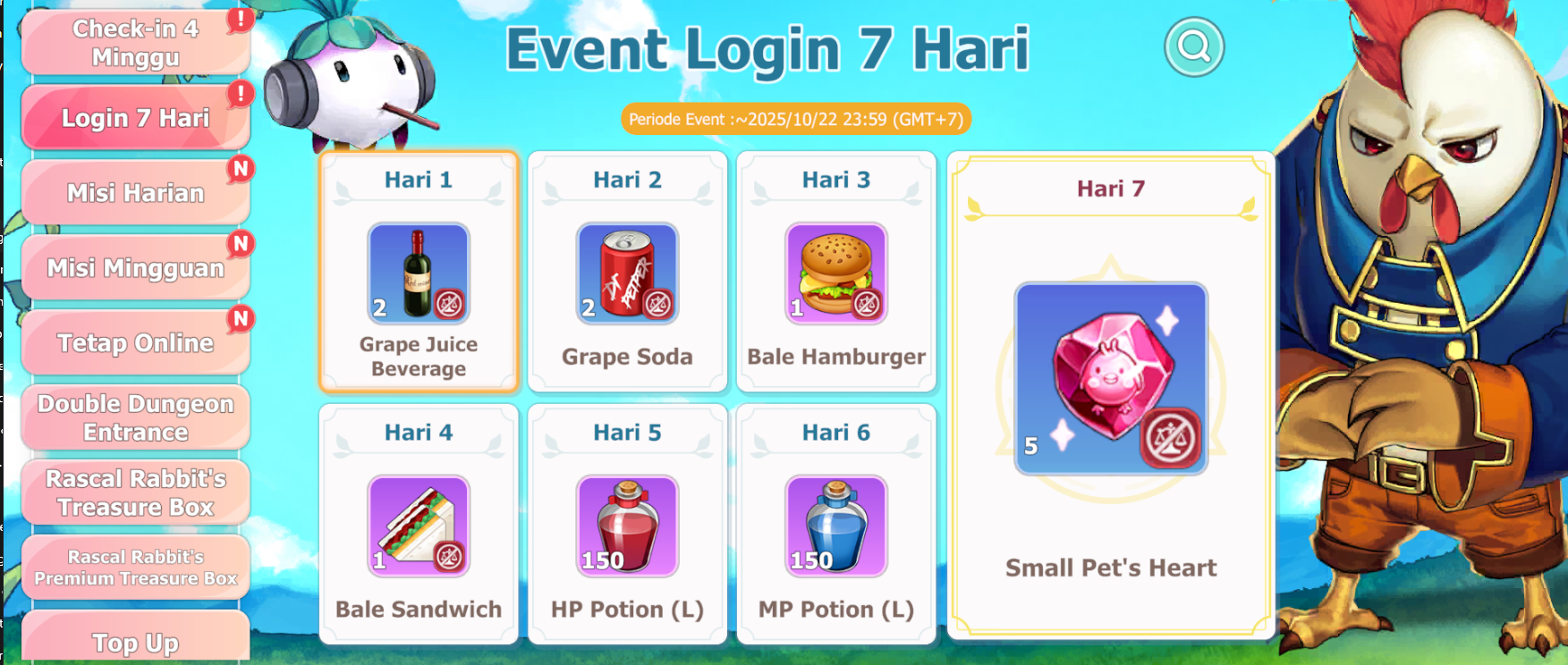The image size is (1568, 665).
Task: Select the Hari 2 Grape Soda reward
Action: tap(627, 273)
